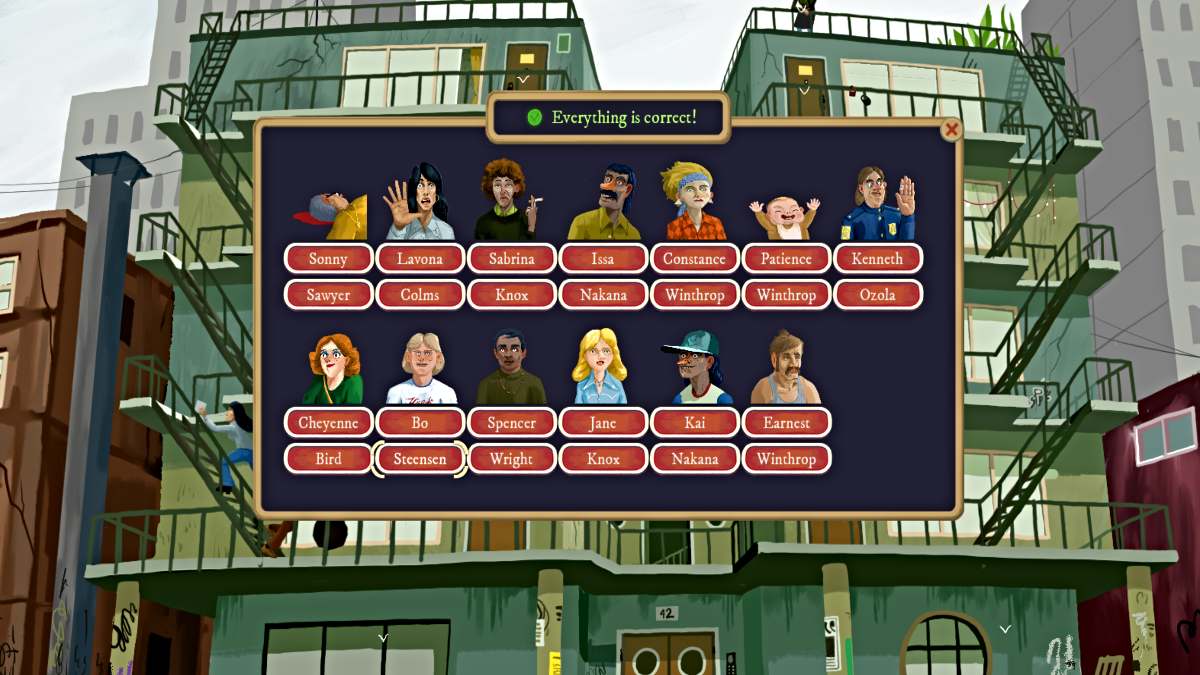Choose the Jane first name button
The height and width of the screenshot is (675, 1200).
point(603,423)
